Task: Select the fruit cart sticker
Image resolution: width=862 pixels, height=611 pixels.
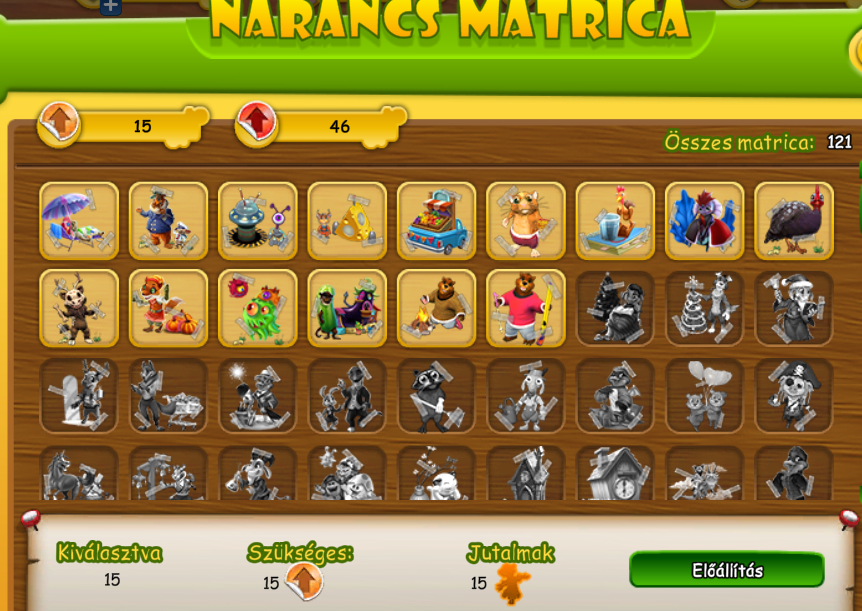Action: coord(436,221)
